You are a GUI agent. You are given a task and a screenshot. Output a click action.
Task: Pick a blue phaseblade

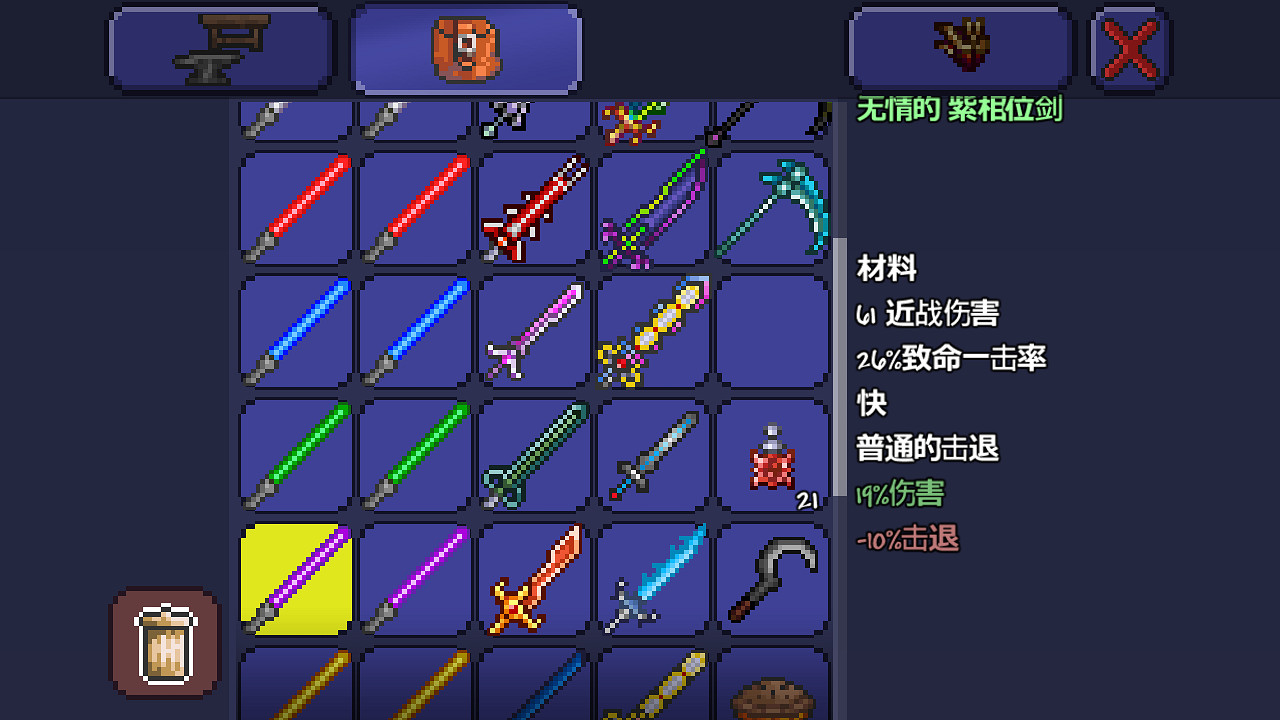pyautogui.click(x=293, y=331)
